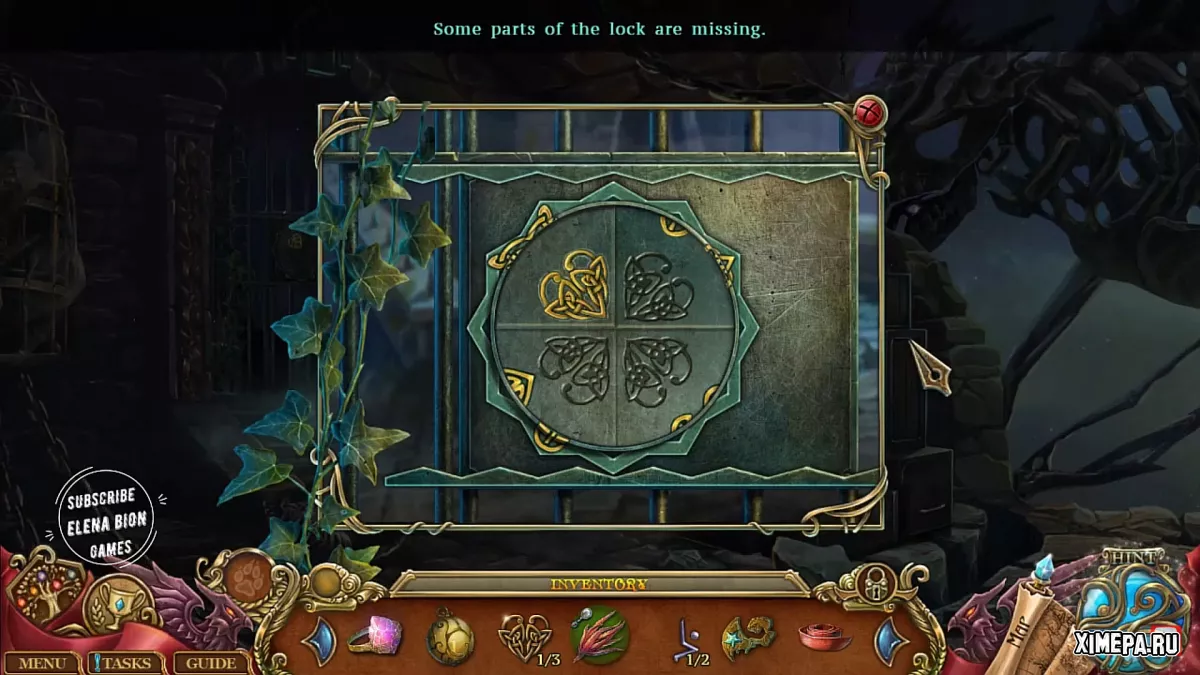
Task: Pick the Celtic knot heart piece 1/3
Action: pyautogui.click(x=524, y=636)
